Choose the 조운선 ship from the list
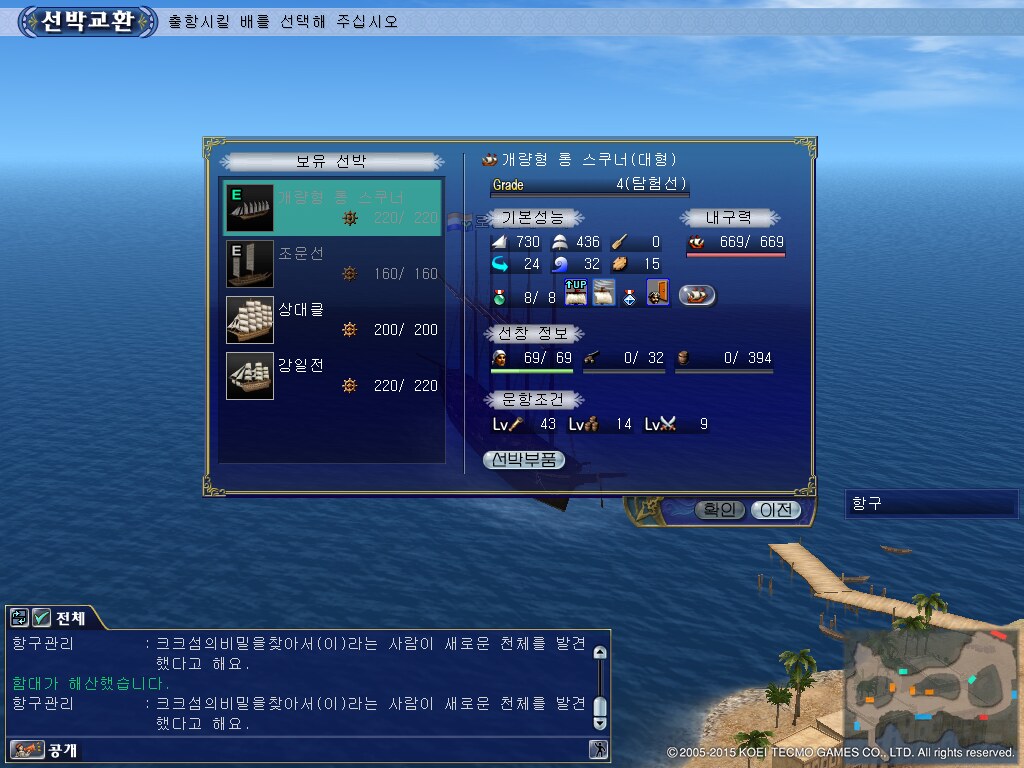Screen dimensions: 1024x768 coord(331,264)
